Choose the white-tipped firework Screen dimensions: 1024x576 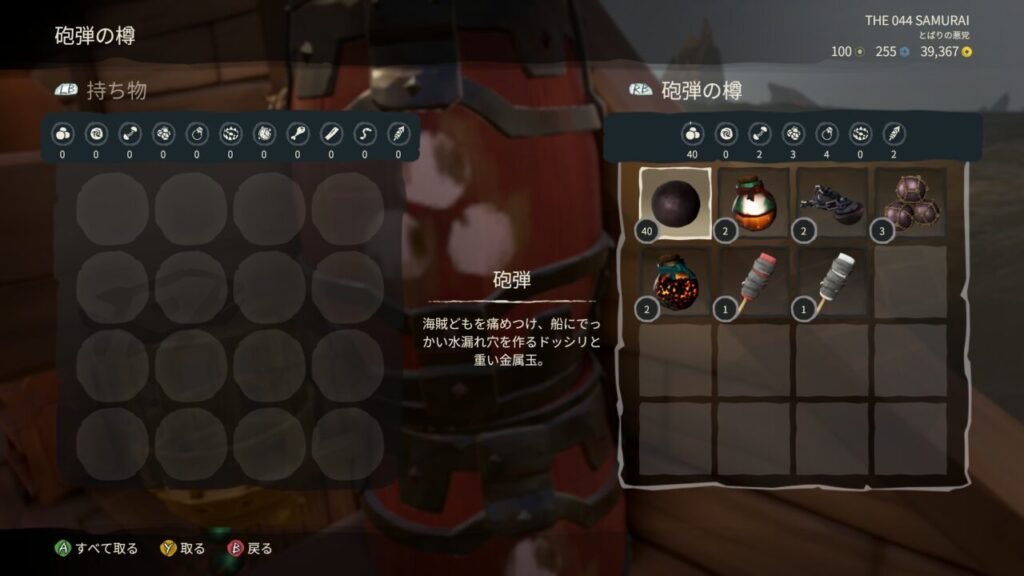coord(833,283)
